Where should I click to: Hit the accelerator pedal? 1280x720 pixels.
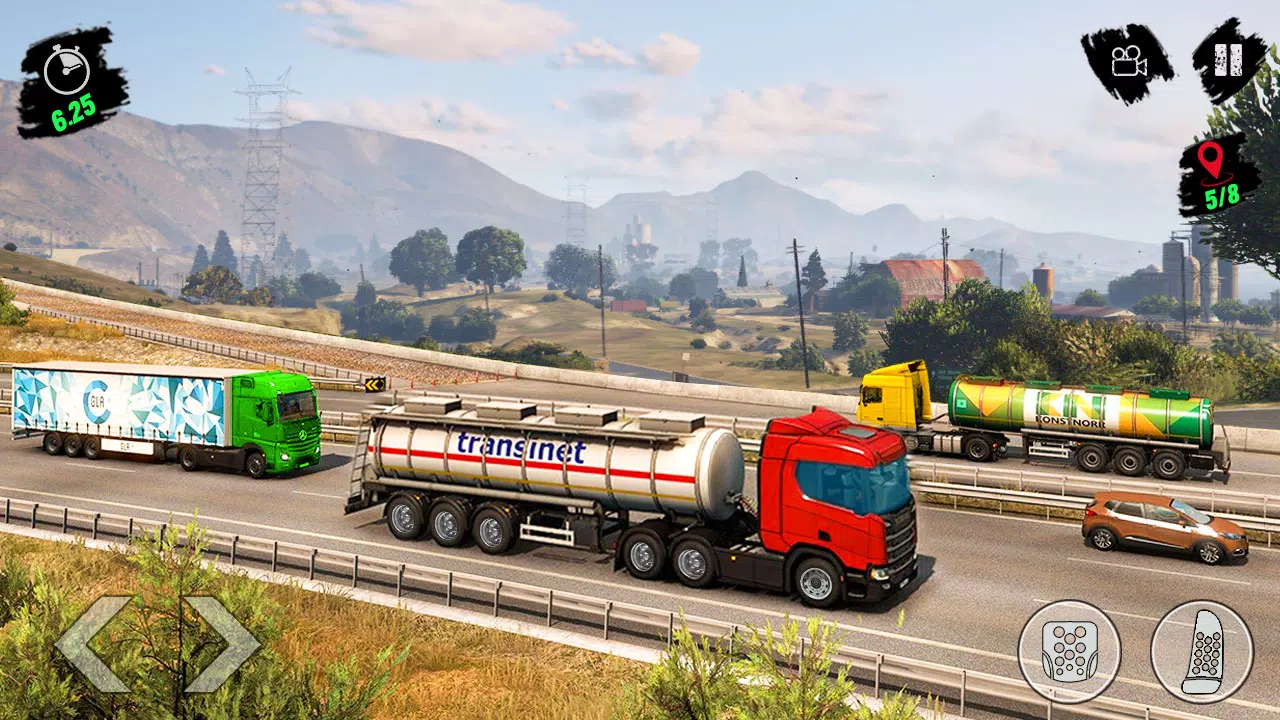pyautogui.click(x=1201, y=651)
